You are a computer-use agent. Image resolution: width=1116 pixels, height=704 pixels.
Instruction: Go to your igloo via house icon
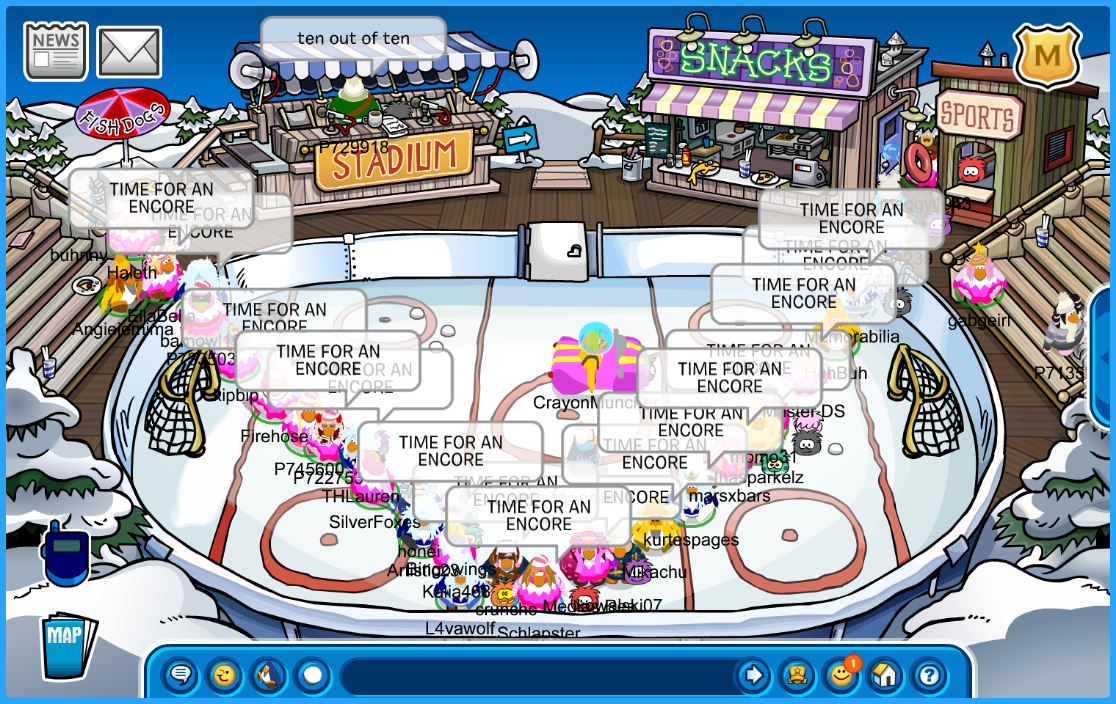(x=885, y=676)
